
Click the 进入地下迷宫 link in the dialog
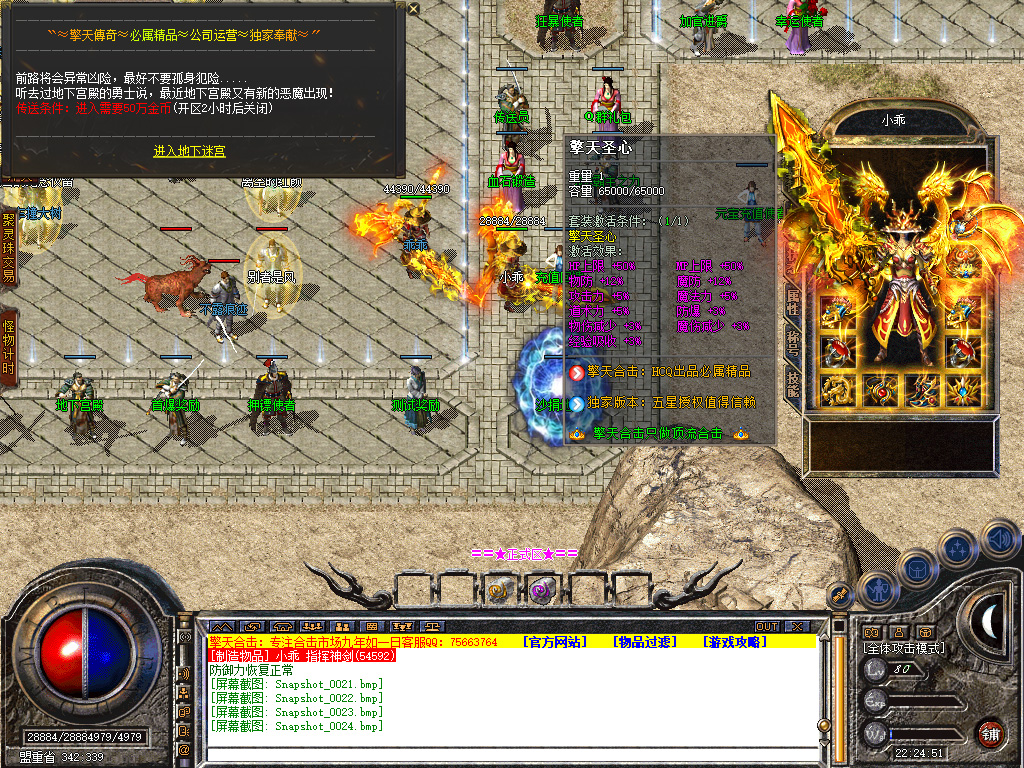click(189, 151)
